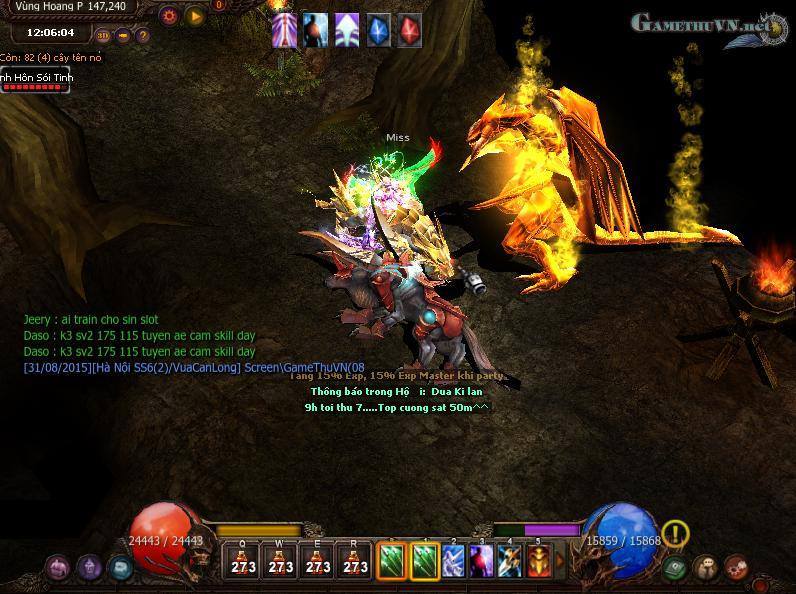Use the potion in the W slot
This screenshot has width=796, height=594.
click(281, 562)
